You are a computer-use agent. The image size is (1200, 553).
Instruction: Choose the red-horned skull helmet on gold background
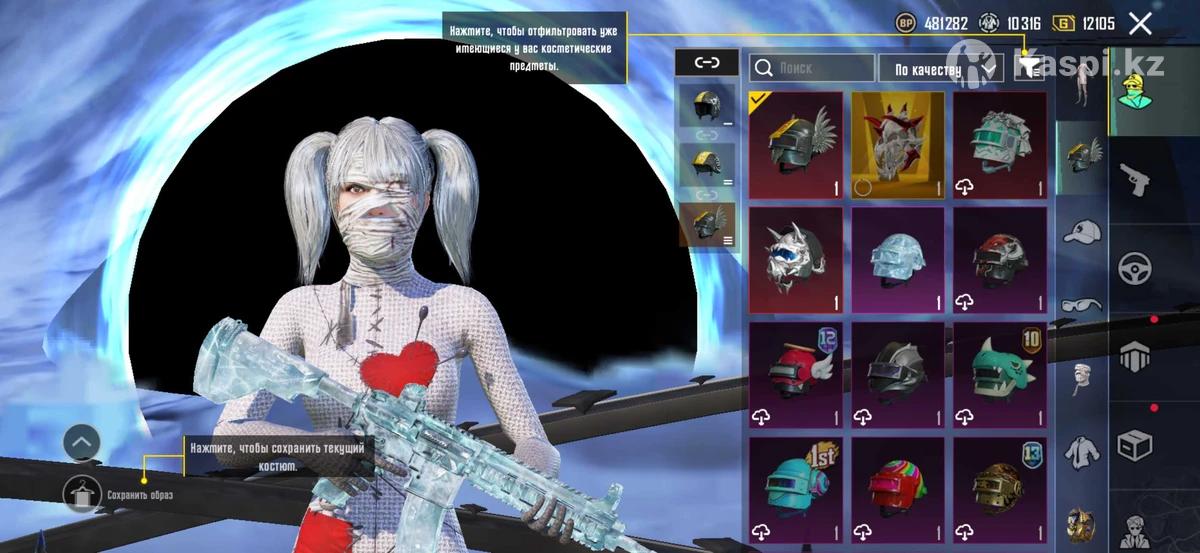pyautogui.click(x=898, y=146)
